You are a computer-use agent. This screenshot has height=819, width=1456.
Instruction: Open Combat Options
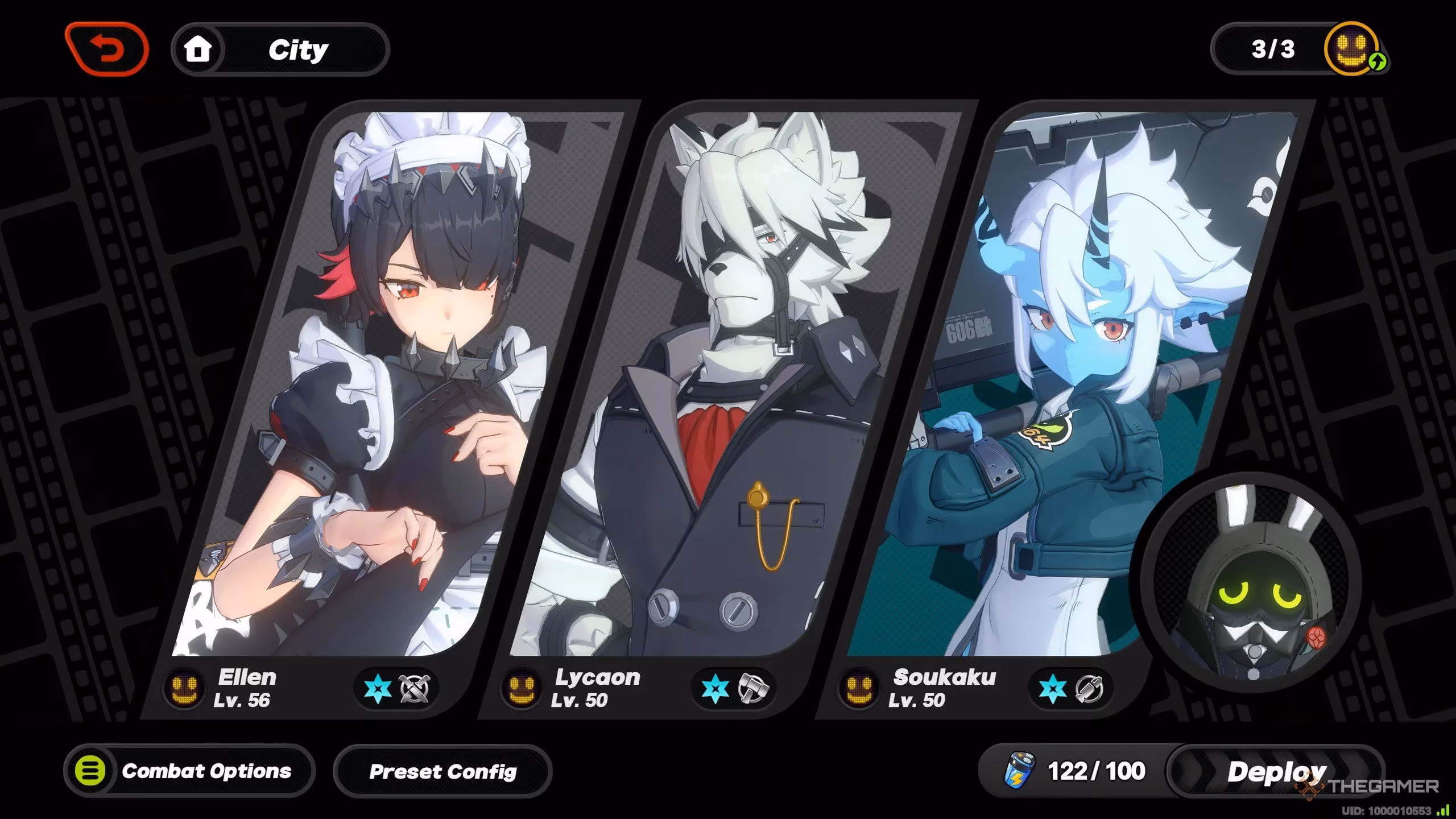pos(189,771)
